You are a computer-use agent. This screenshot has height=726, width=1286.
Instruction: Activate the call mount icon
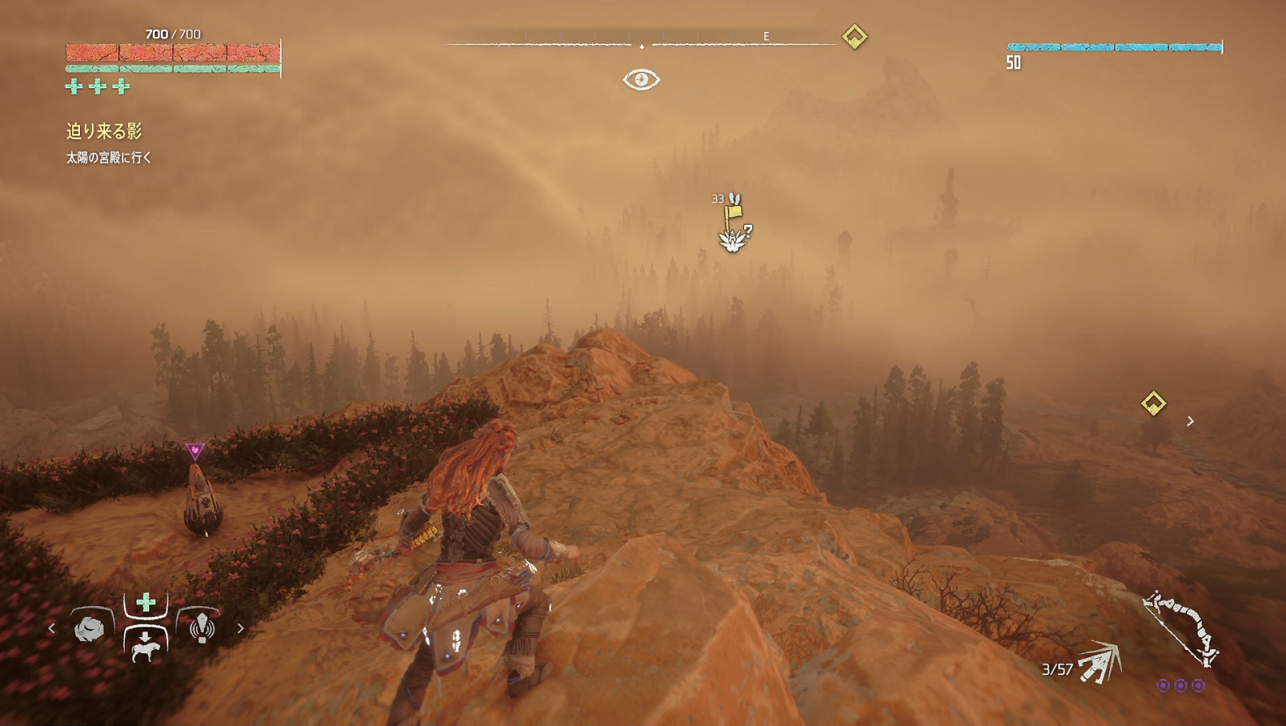[x=146, y=643]
